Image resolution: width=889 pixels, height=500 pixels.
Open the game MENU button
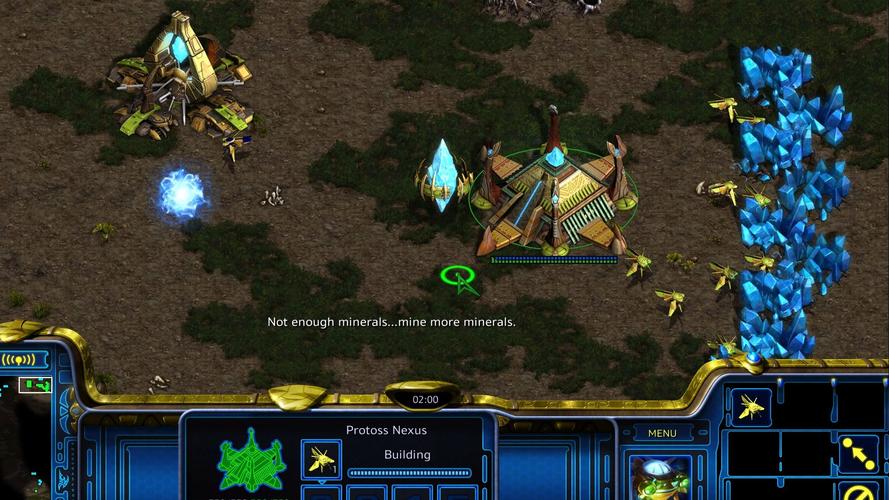pos(662,433)
